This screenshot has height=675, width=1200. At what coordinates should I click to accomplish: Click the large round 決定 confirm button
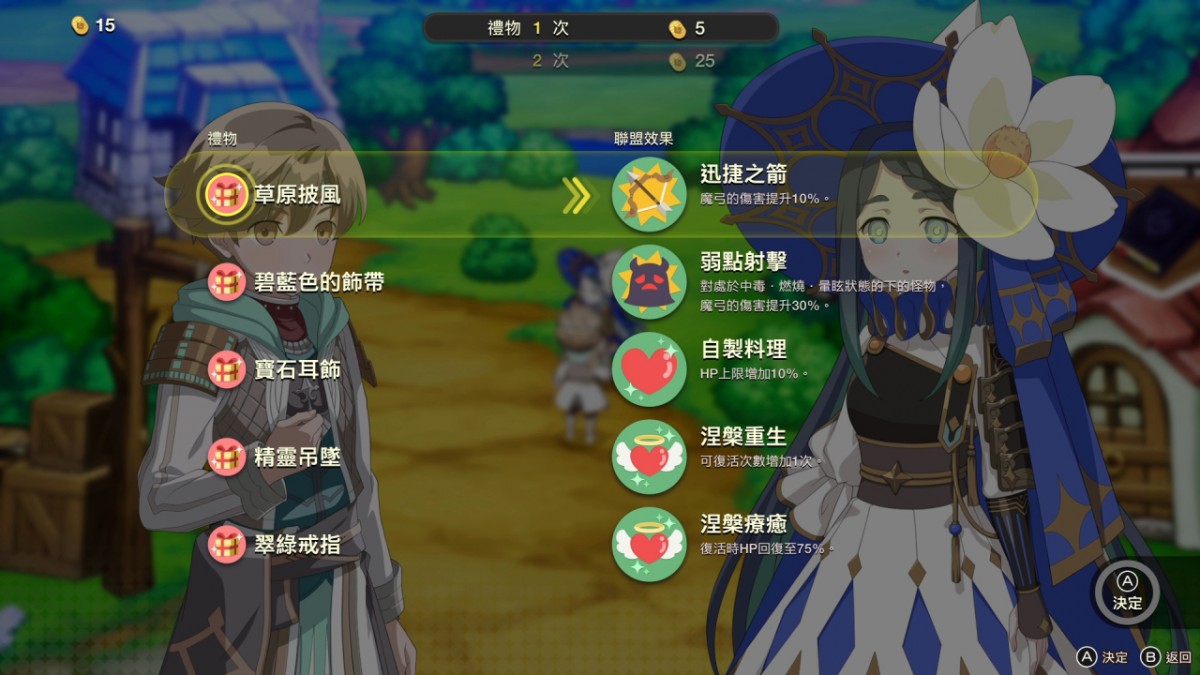(1127, 593)
